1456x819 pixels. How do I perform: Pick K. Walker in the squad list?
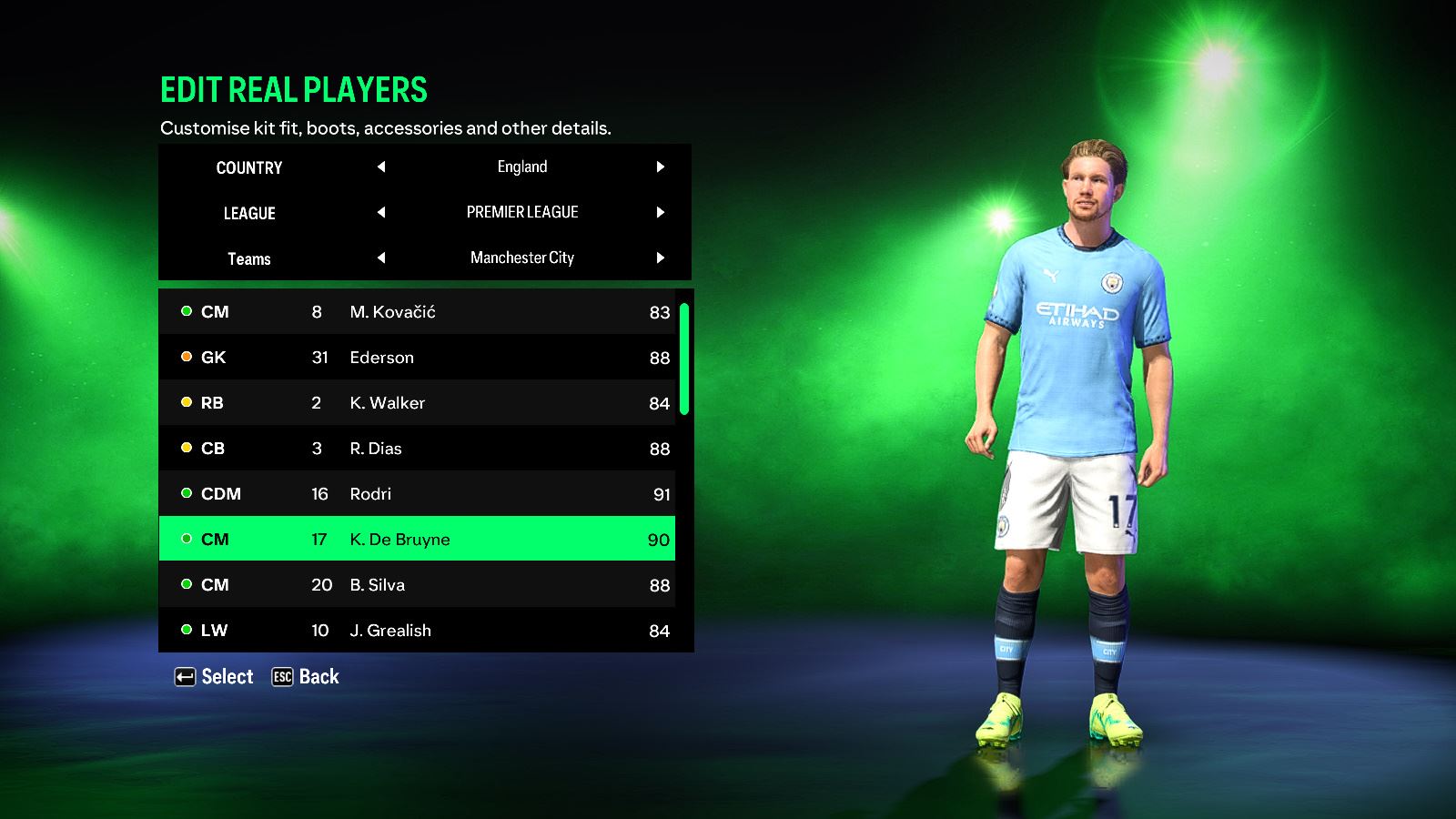coord(417,403)
